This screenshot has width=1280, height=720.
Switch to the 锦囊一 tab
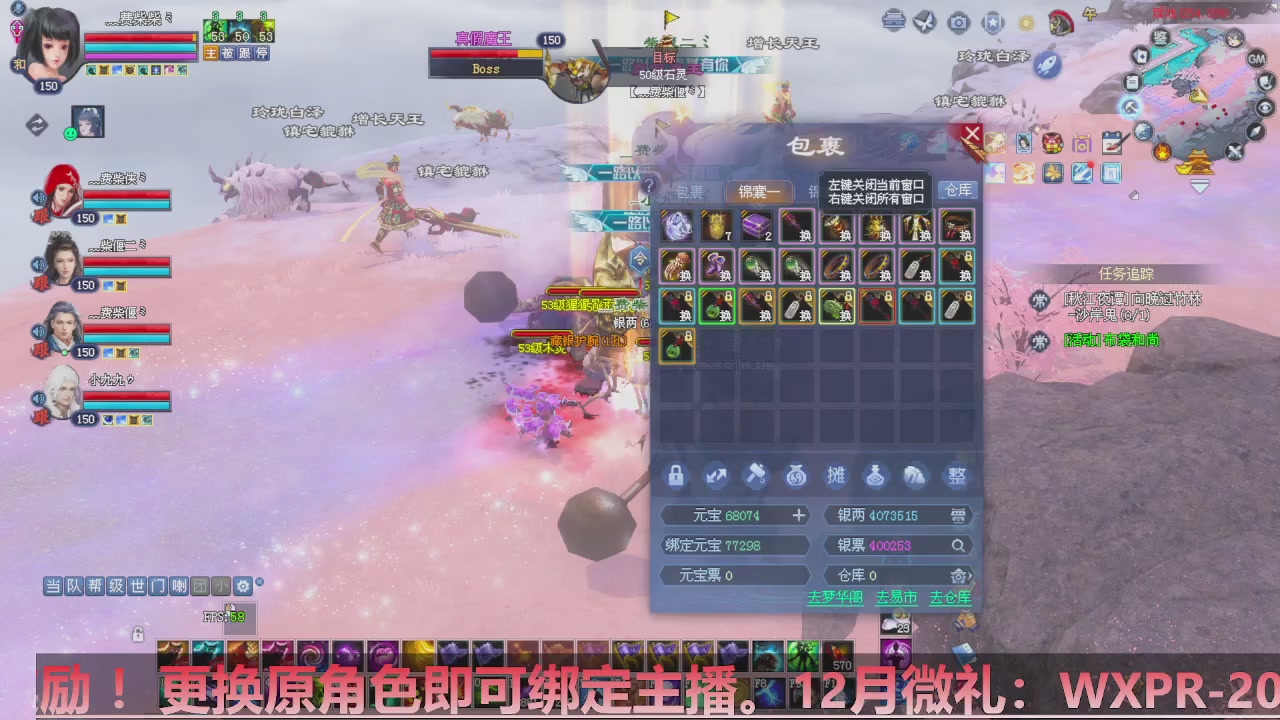click(x=758, y=190)
